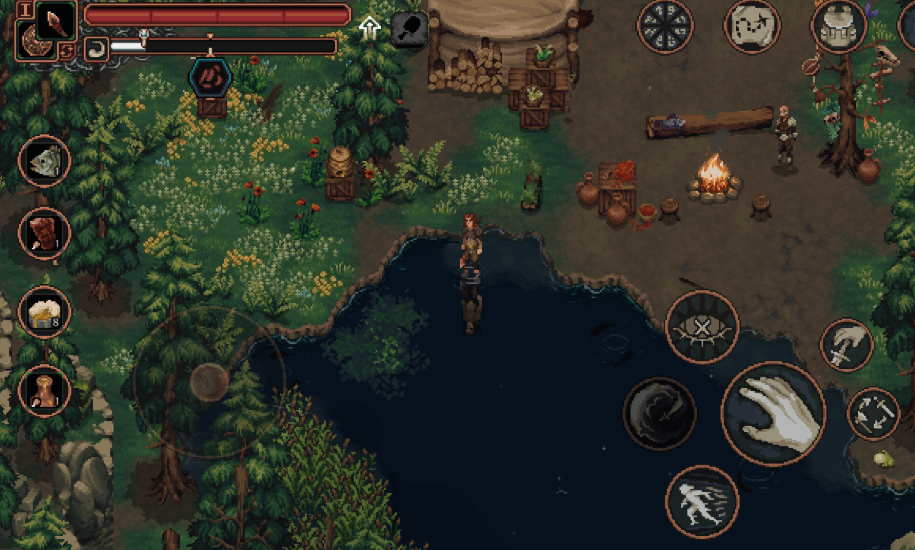Toggle the crossed-eye stealth skill
This screenshot has height=550, width=915.
702,327
